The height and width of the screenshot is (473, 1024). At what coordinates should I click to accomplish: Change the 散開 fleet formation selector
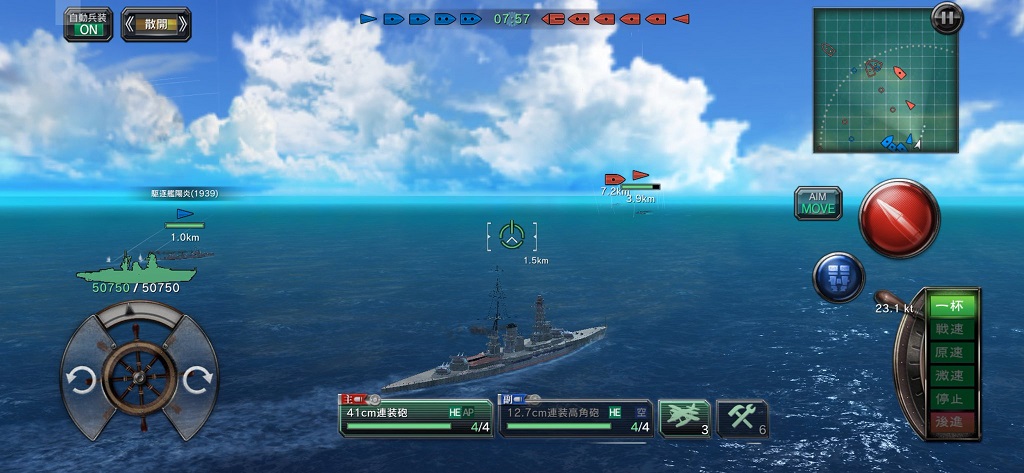pos(156,24)
